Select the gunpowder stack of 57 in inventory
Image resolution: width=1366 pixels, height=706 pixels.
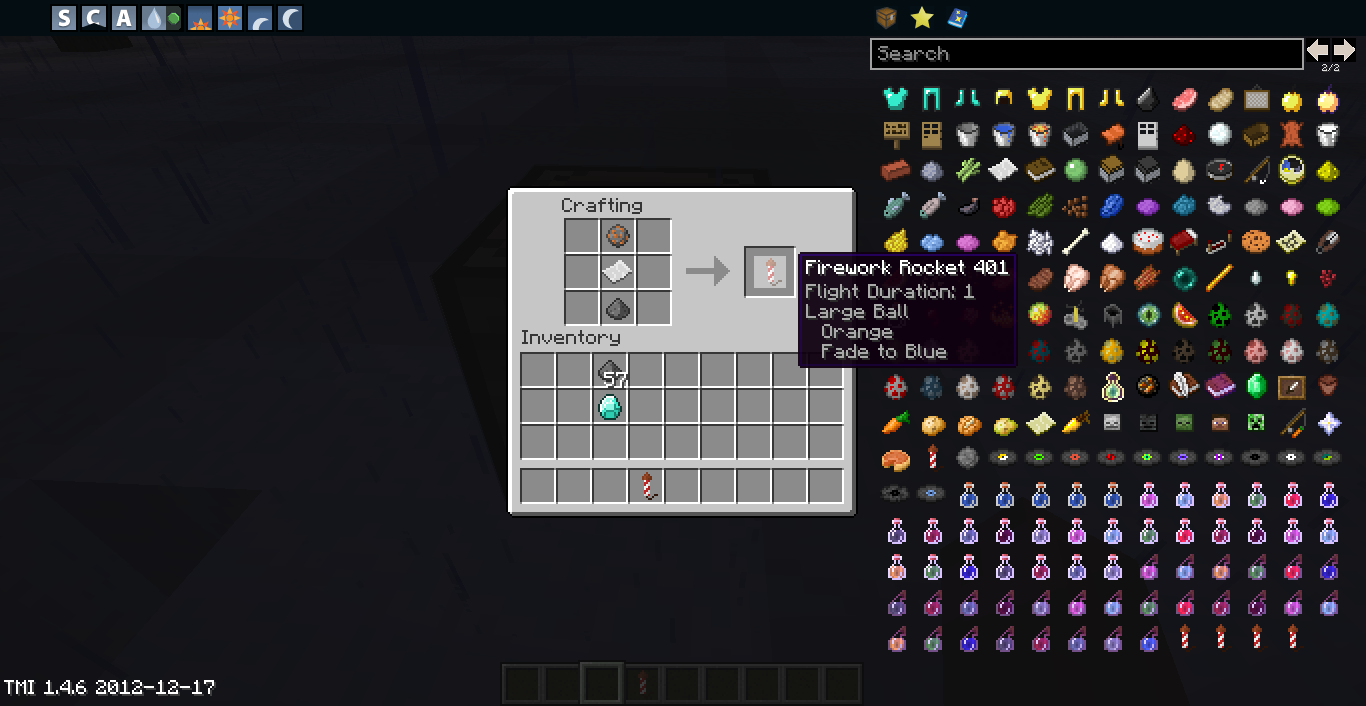(610, 372)
